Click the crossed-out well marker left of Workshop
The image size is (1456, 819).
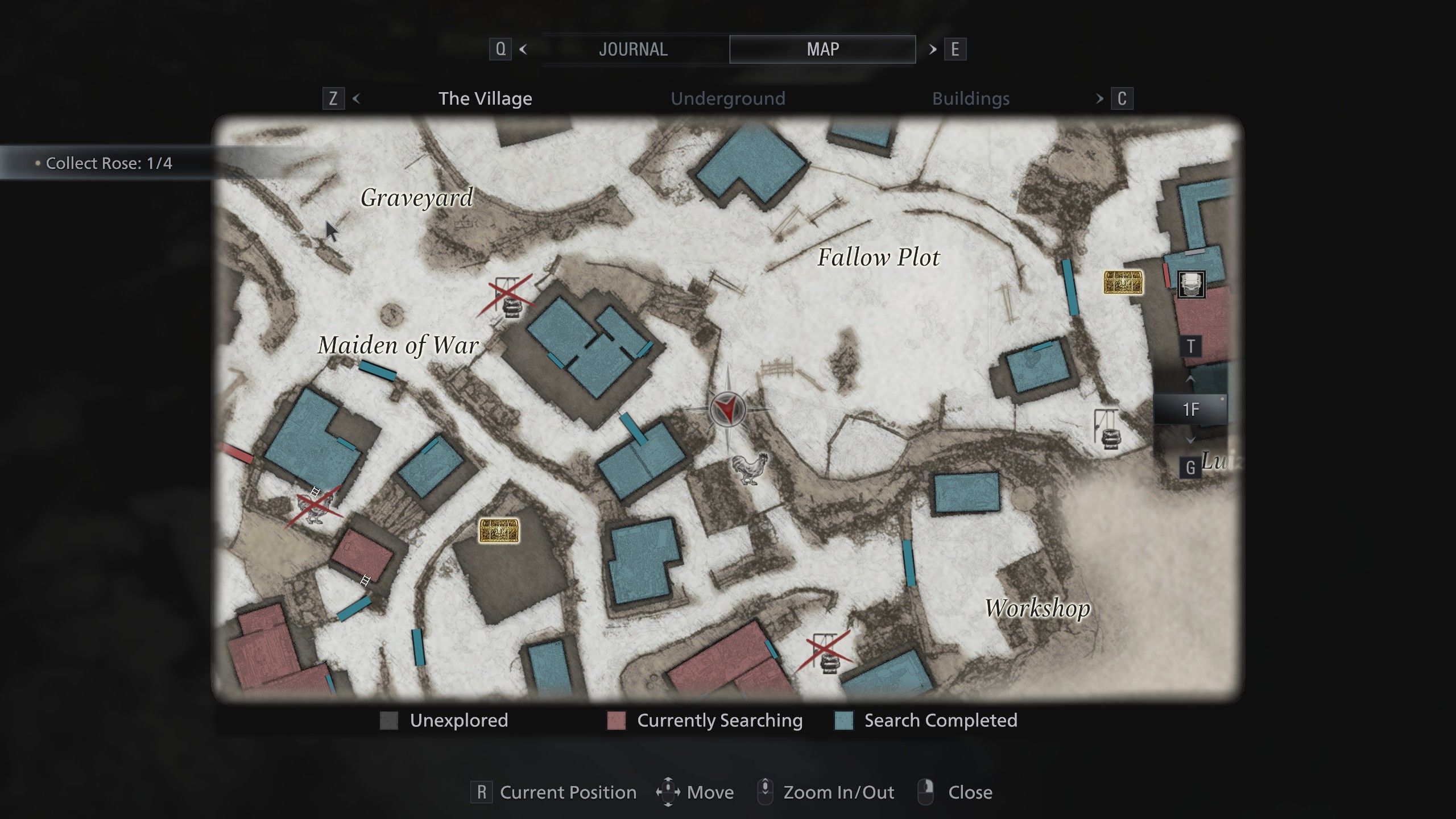point(826,653)
